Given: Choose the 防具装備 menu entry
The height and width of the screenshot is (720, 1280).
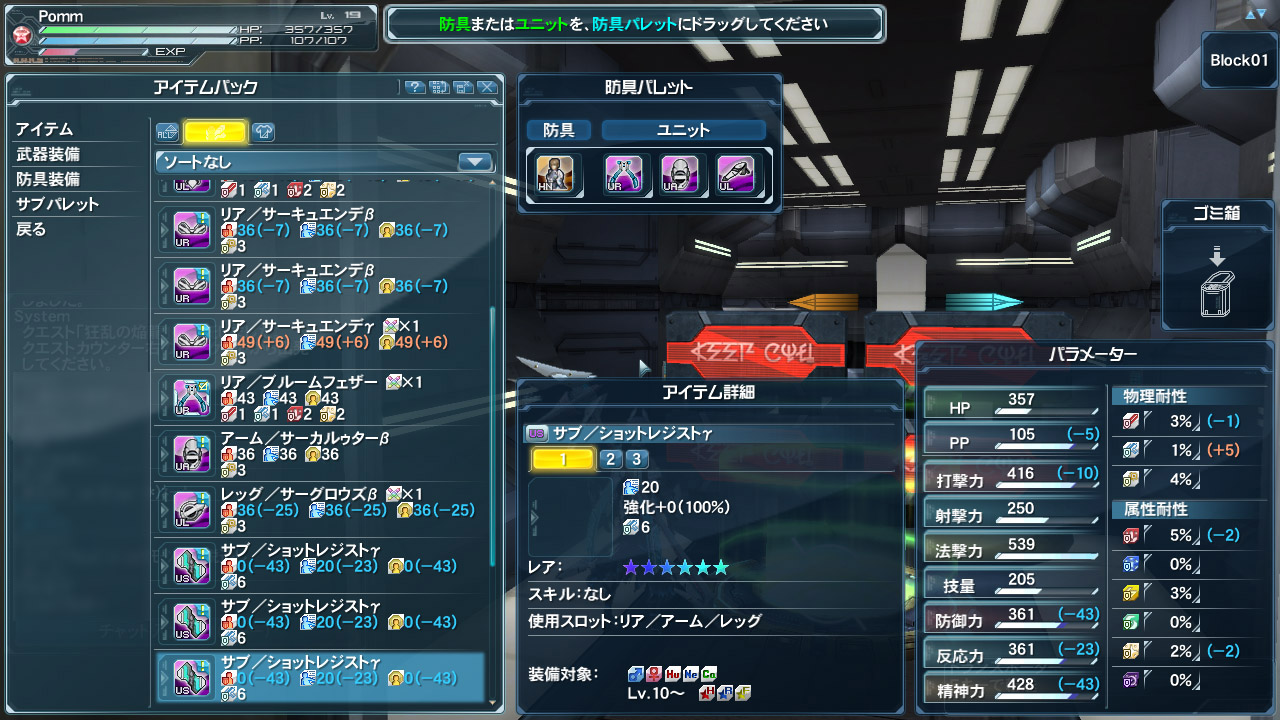Looking at the screenshot, I should click(x=48, y=180).
